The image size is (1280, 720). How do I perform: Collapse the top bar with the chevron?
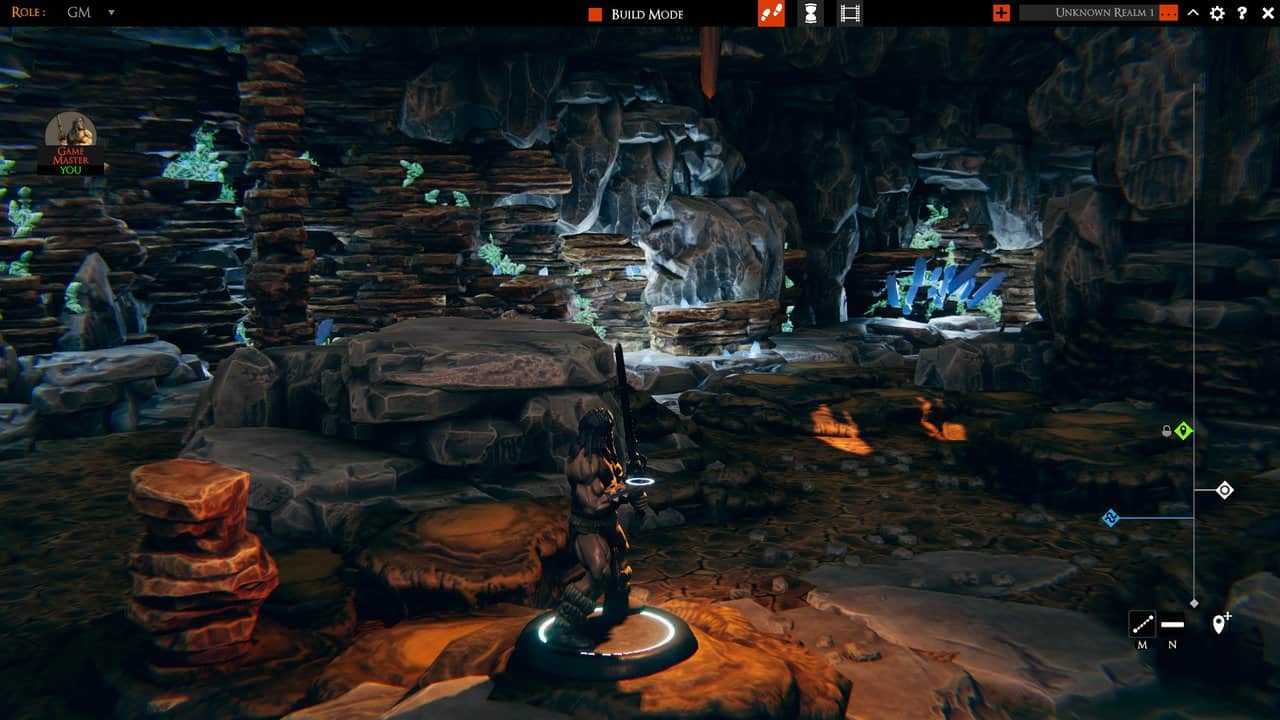[1192, 14]
